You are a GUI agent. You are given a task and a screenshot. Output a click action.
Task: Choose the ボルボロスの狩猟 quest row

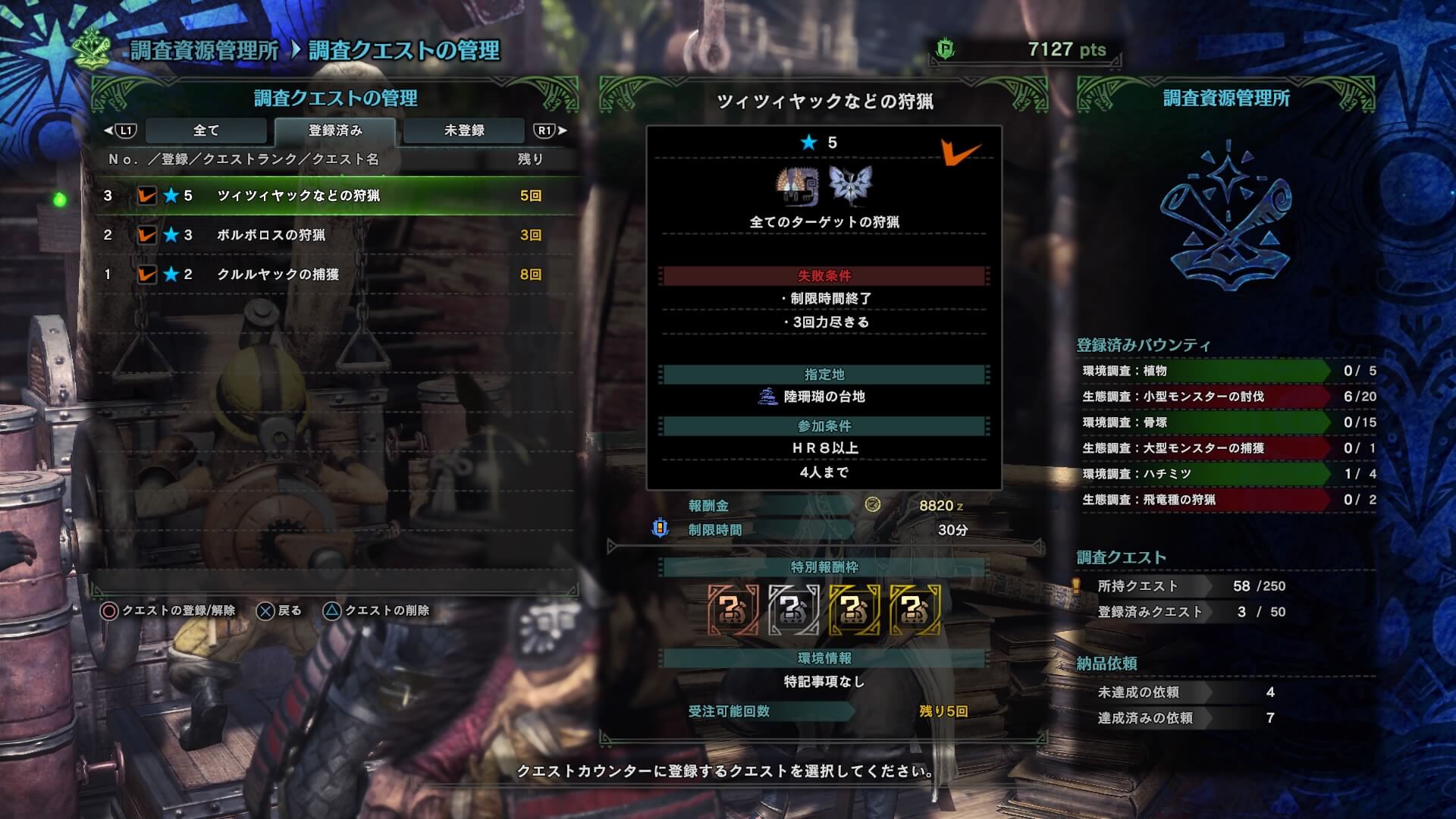coord(334,235)
